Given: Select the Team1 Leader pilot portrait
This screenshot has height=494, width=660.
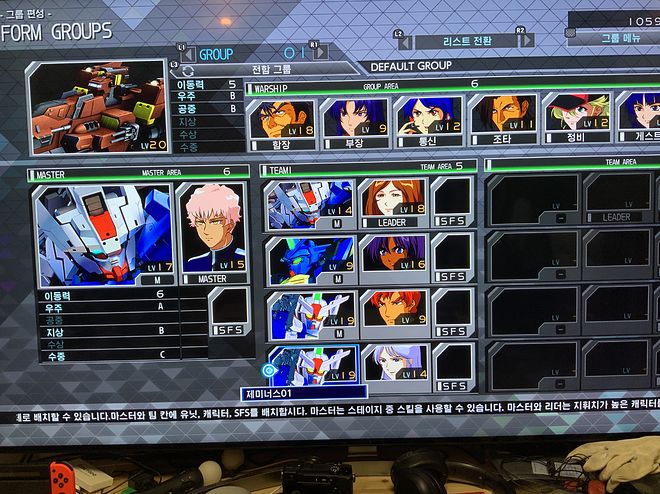Looking at the screenshot, I should tap(392, 203).
